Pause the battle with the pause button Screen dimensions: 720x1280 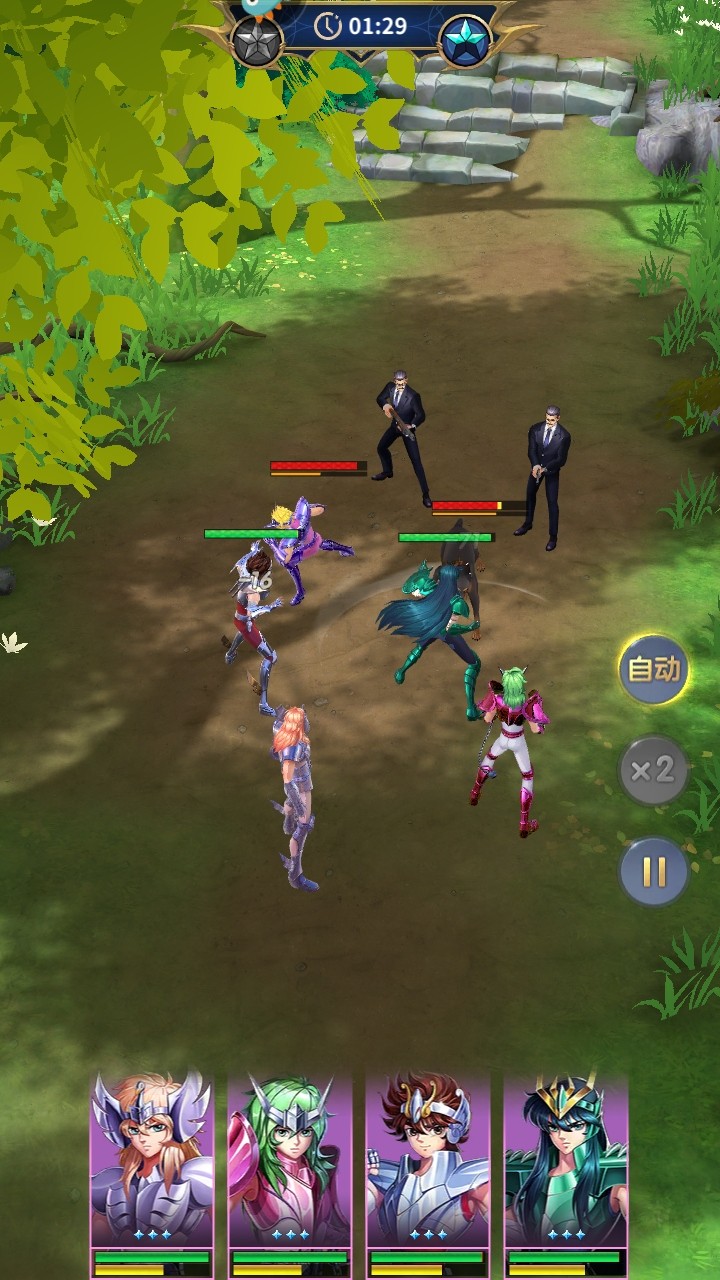[653, 871]
